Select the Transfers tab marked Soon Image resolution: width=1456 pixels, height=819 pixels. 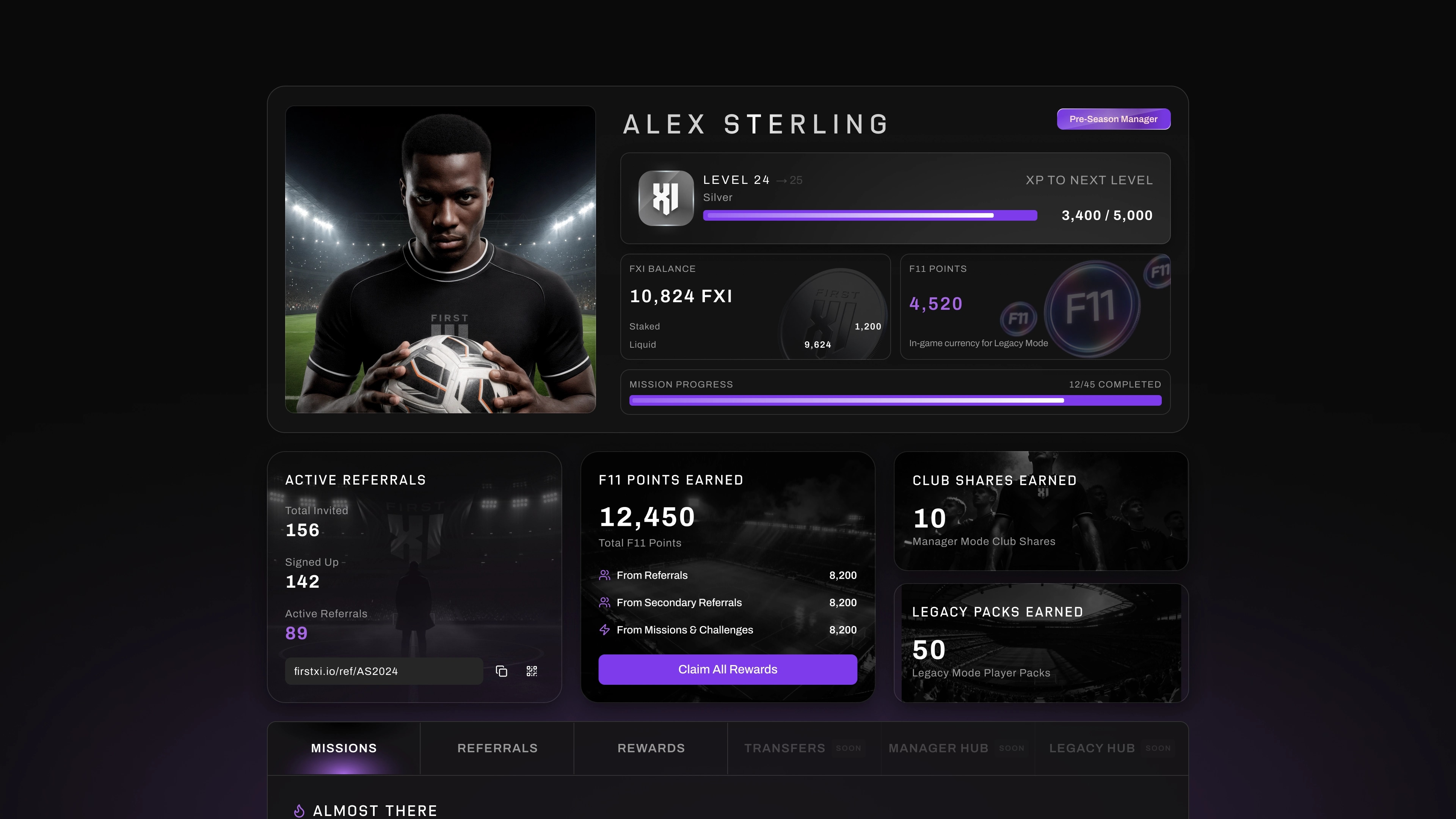tap(785, 748)
